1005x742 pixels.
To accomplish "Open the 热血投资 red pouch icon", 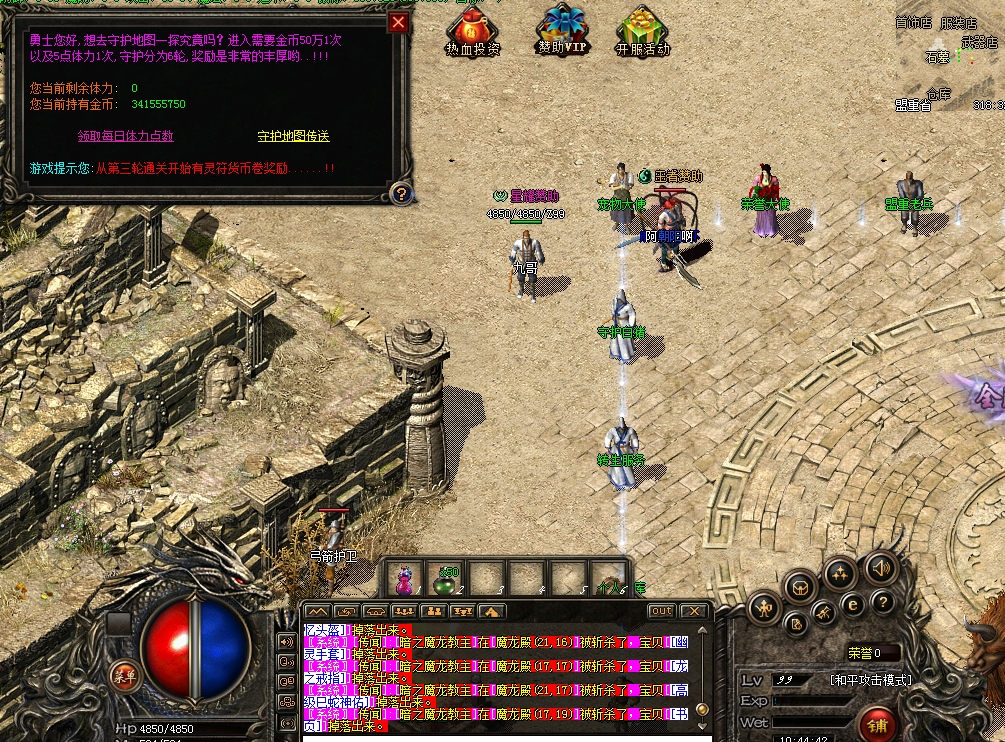I will pyautogui.click(x=472, y=32).
